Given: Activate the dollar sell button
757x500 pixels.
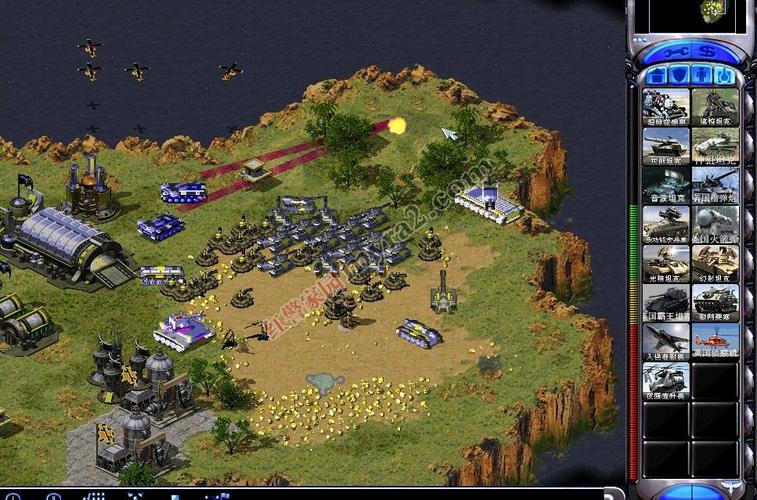Looking at the screenshot, I should pyautogui.click(x=707, y=51).
